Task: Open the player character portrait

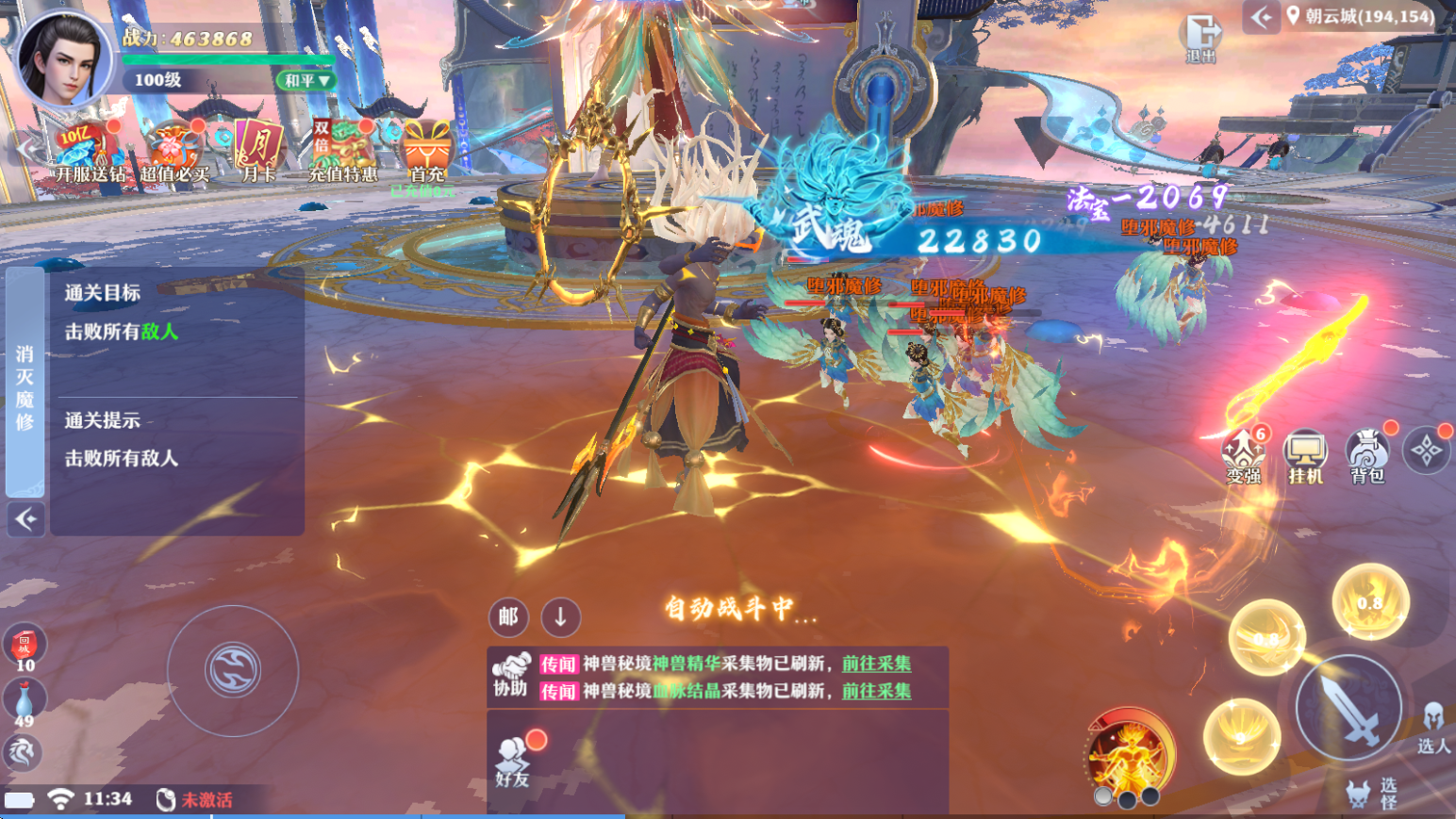Action: pos(64,58)
